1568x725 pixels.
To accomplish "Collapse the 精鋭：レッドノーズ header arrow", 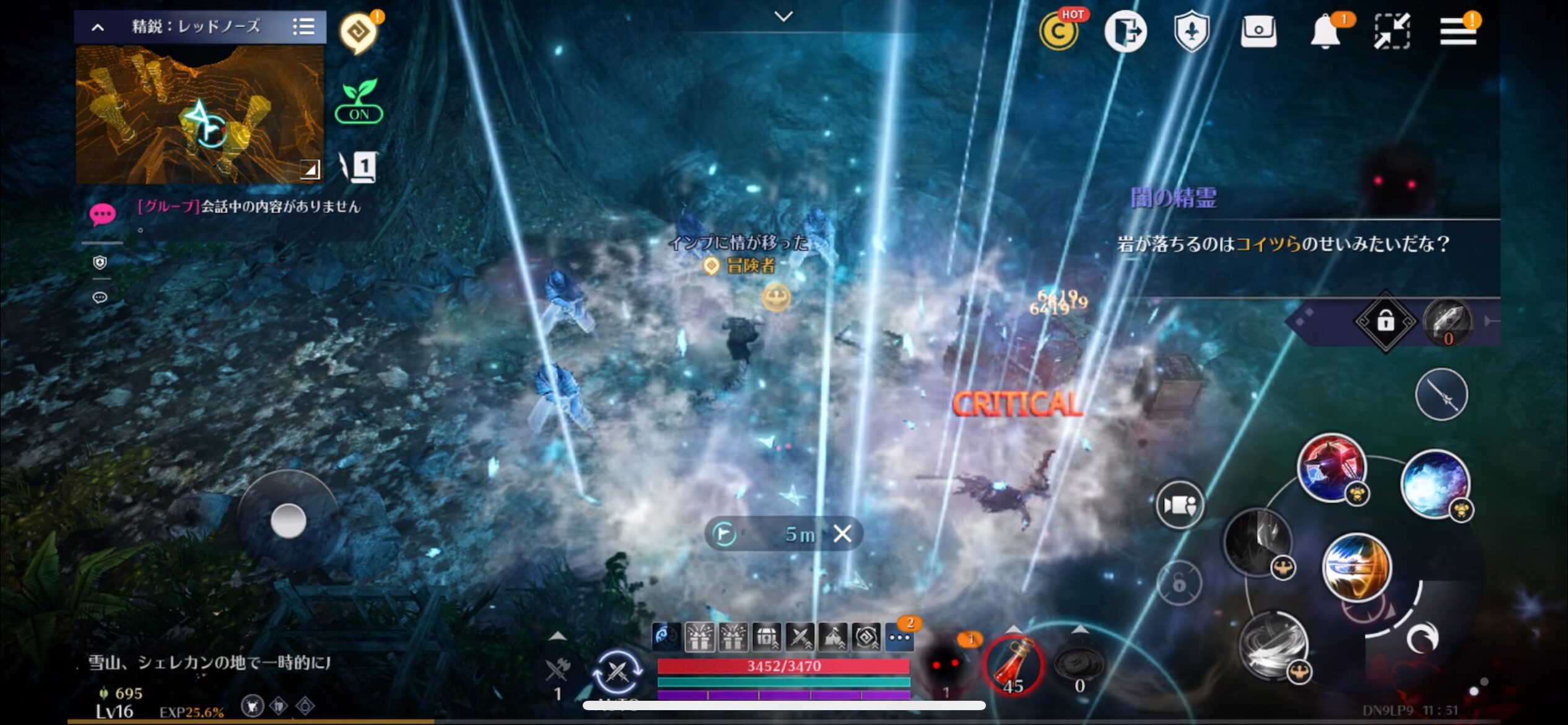I will click(x=98, y=27).
